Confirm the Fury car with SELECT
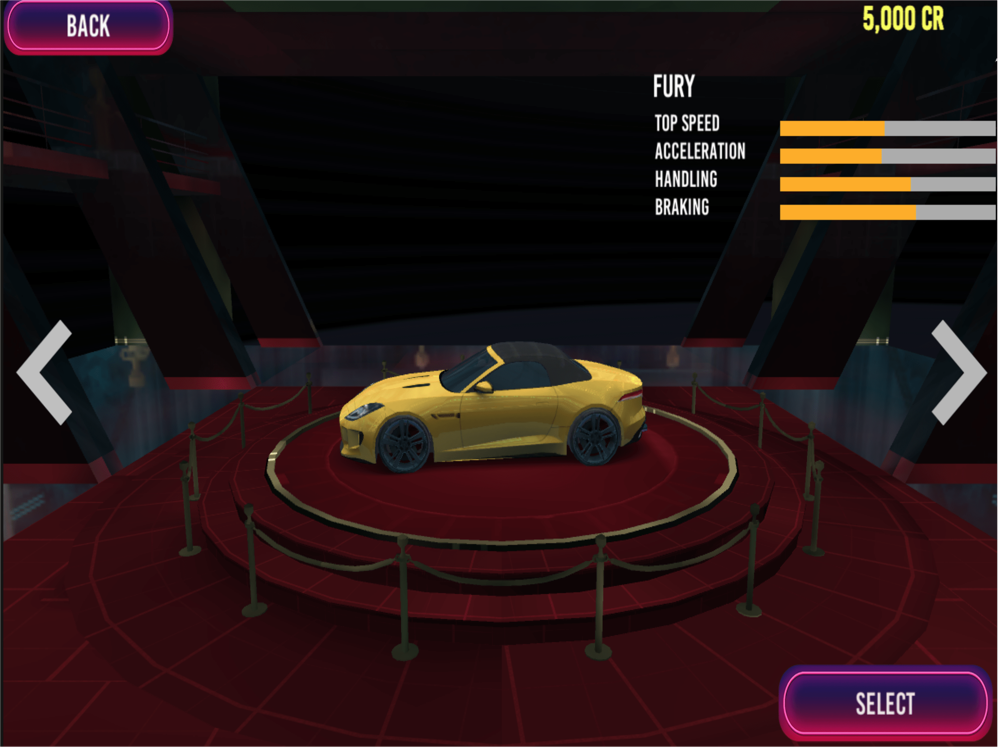The width and height of the screenshot is (1000, 750). (x=885, y=703)
